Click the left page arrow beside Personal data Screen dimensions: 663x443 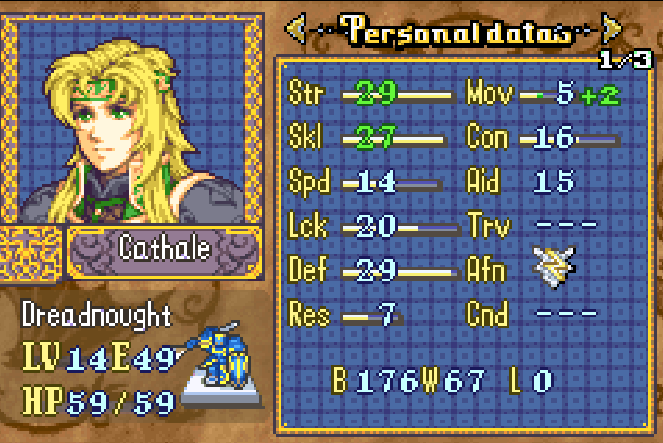pyautogui.click(x=295, y=30)
